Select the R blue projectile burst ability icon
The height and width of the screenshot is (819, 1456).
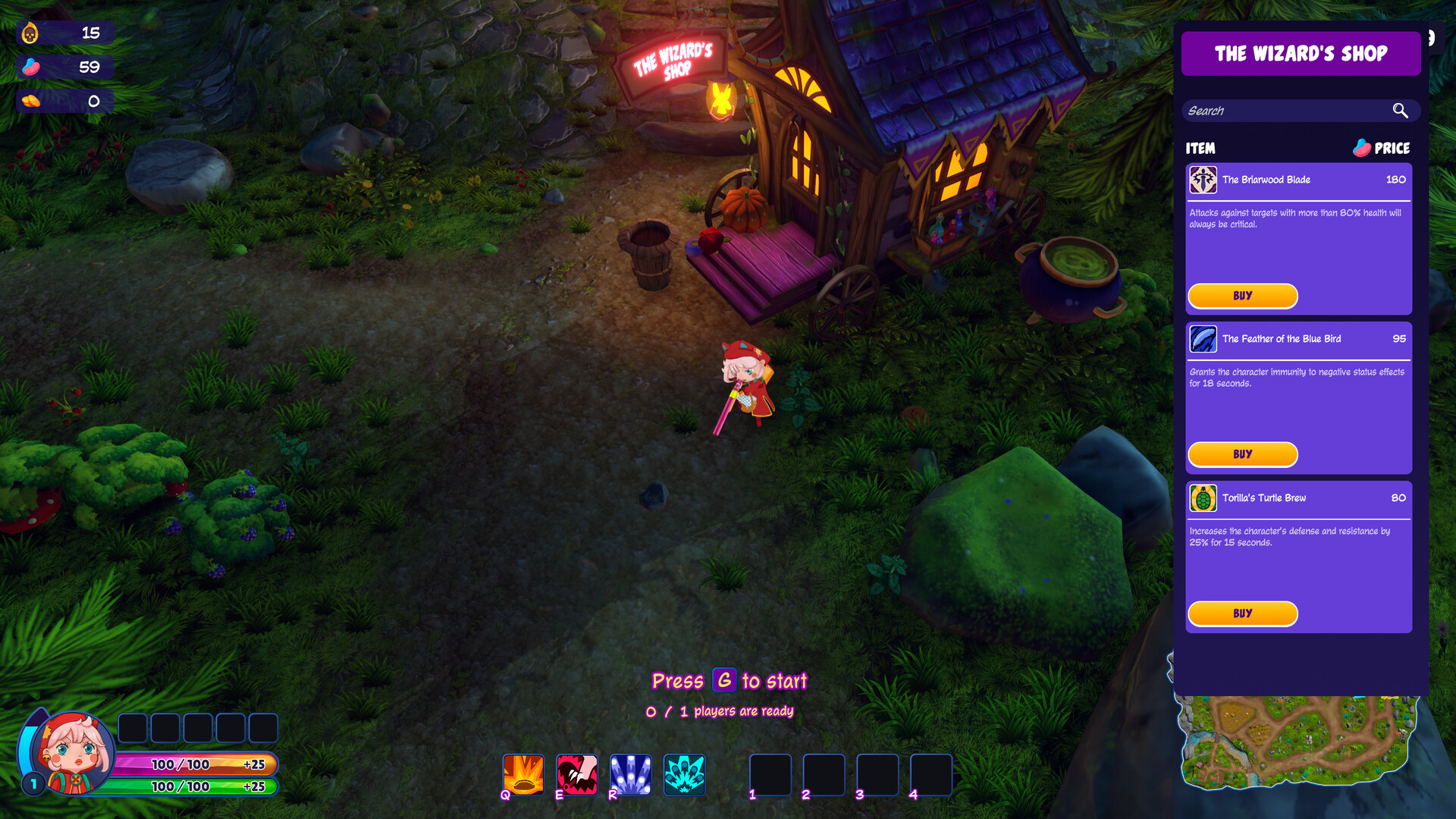(630, 774)
